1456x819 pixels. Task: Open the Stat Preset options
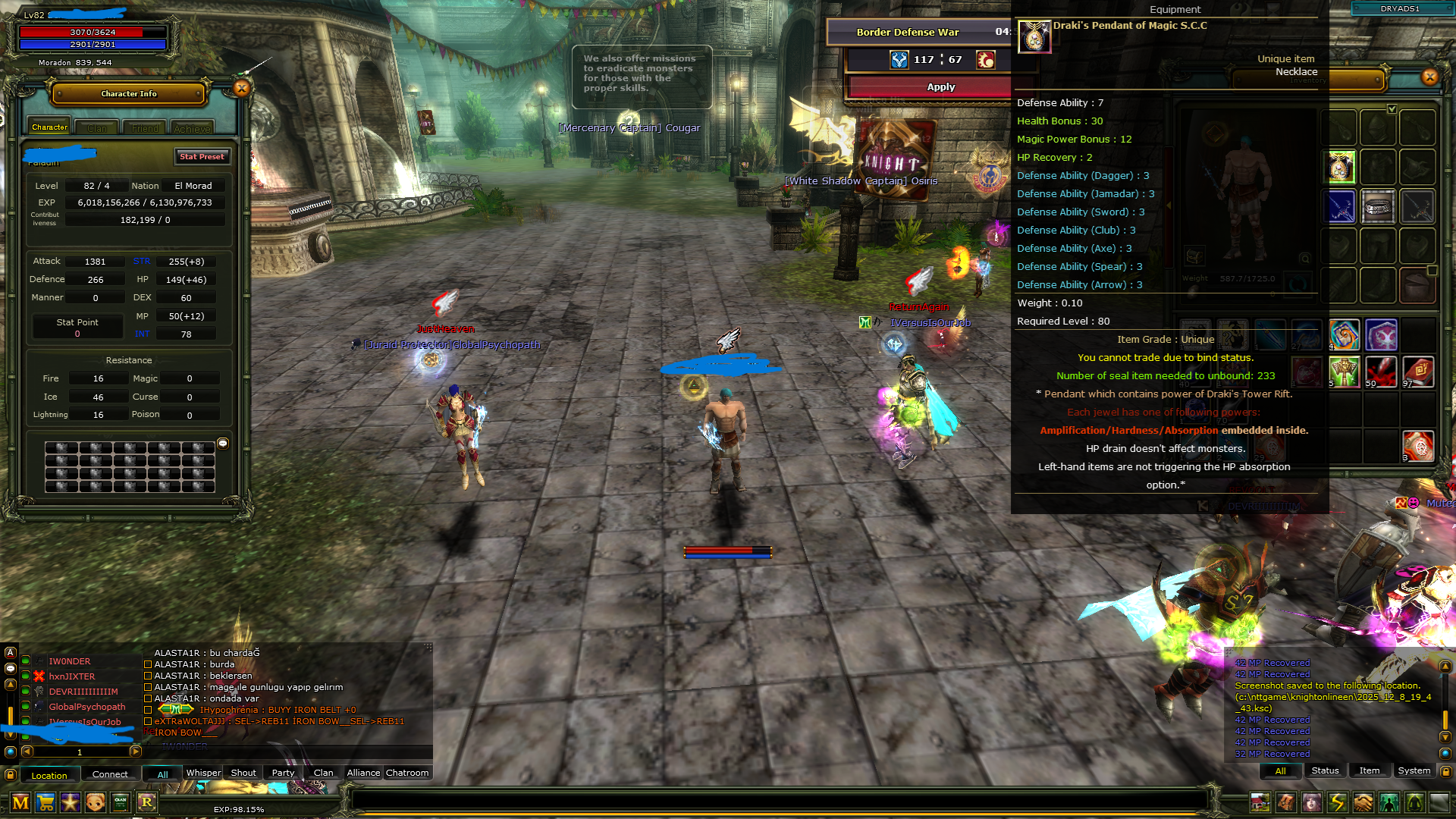[x=202, y=157]
